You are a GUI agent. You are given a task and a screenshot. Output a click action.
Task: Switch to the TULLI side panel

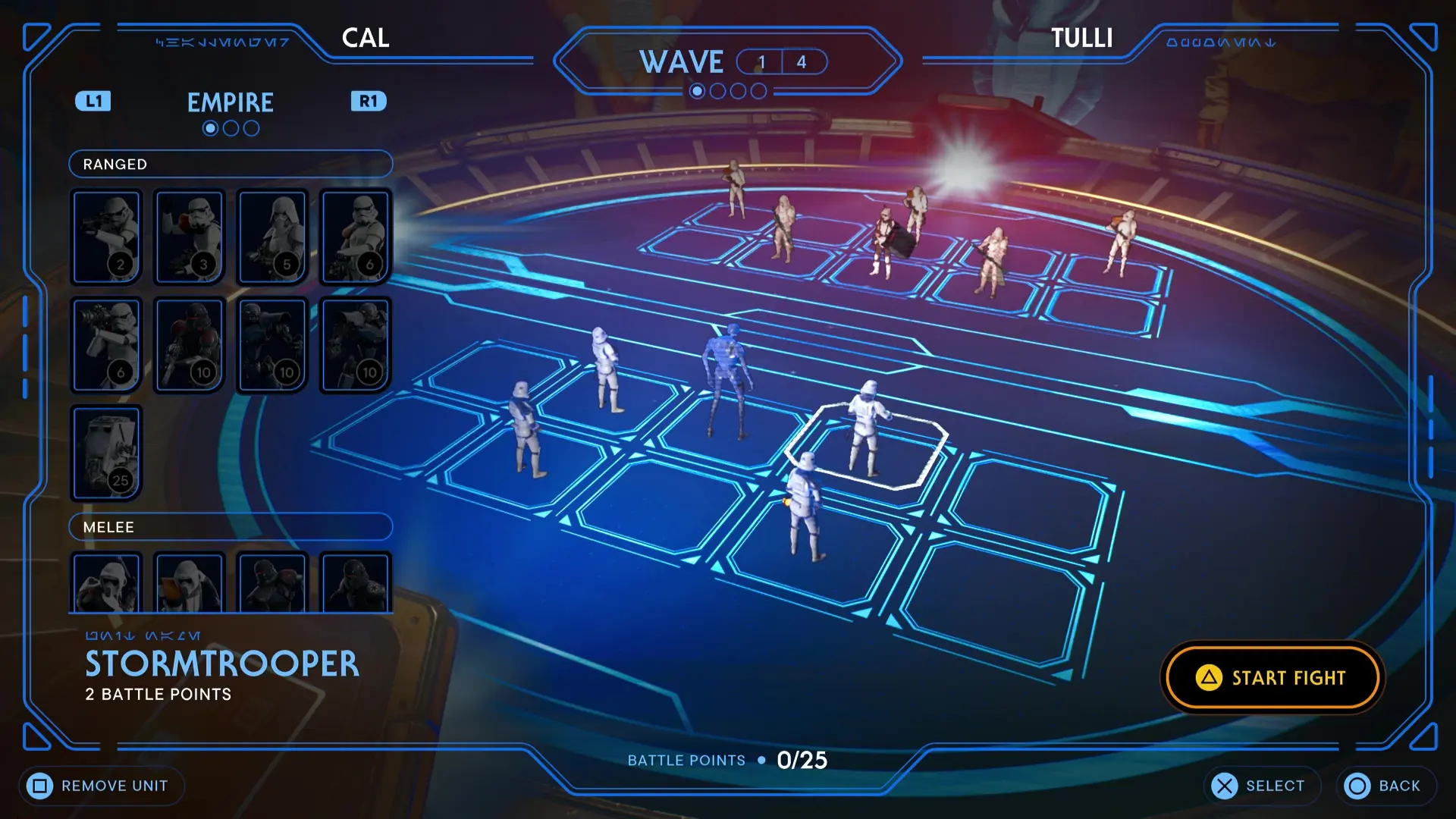tap(1083, 39)
